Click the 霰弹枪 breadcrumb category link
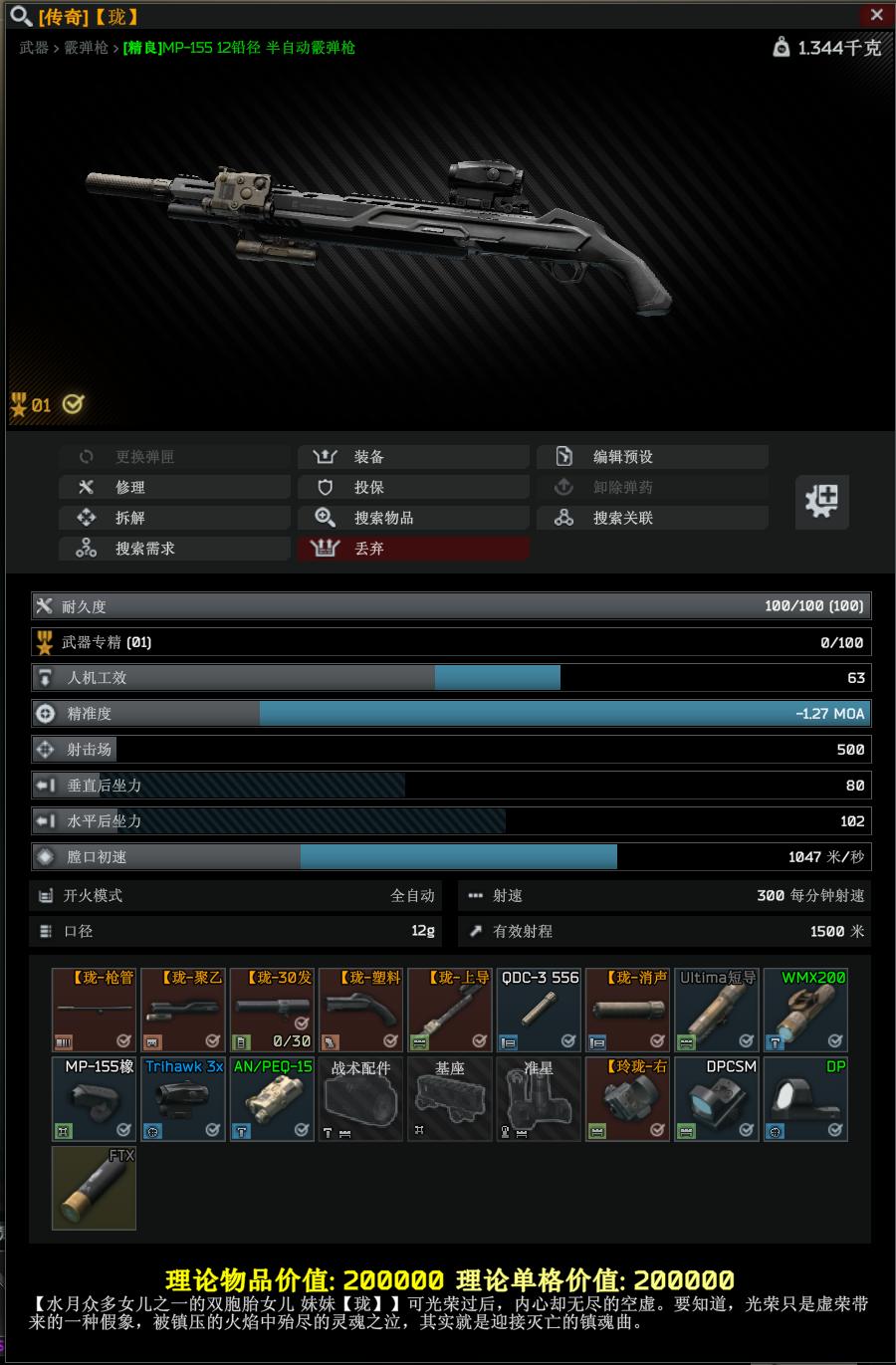This screenshot has height=1365, width=896. pyautogui.click(x=87, y=48)
